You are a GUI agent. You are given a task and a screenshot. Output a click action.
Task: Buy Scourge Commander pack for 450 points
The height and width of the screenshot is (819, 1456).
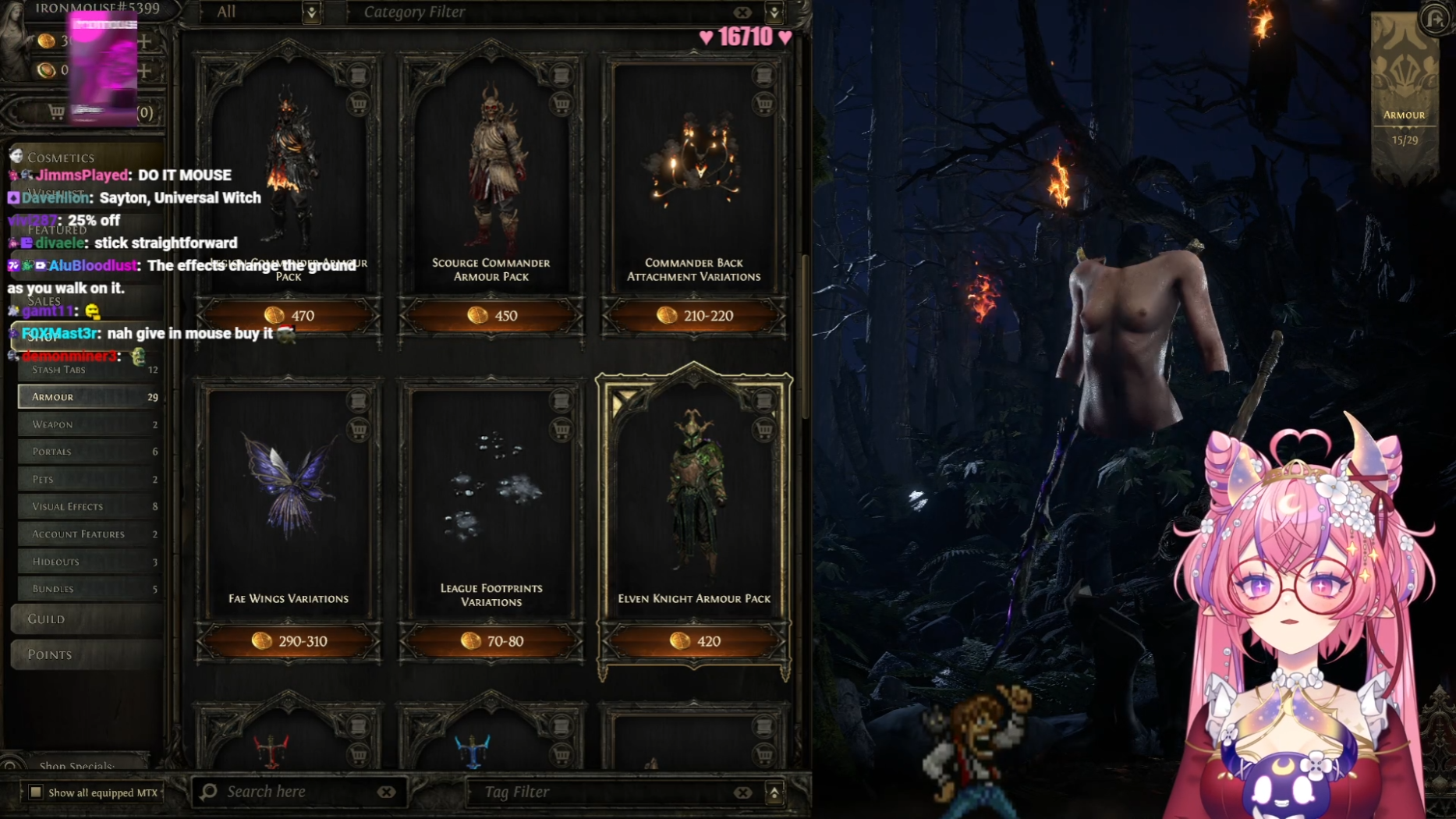point(491,315)
